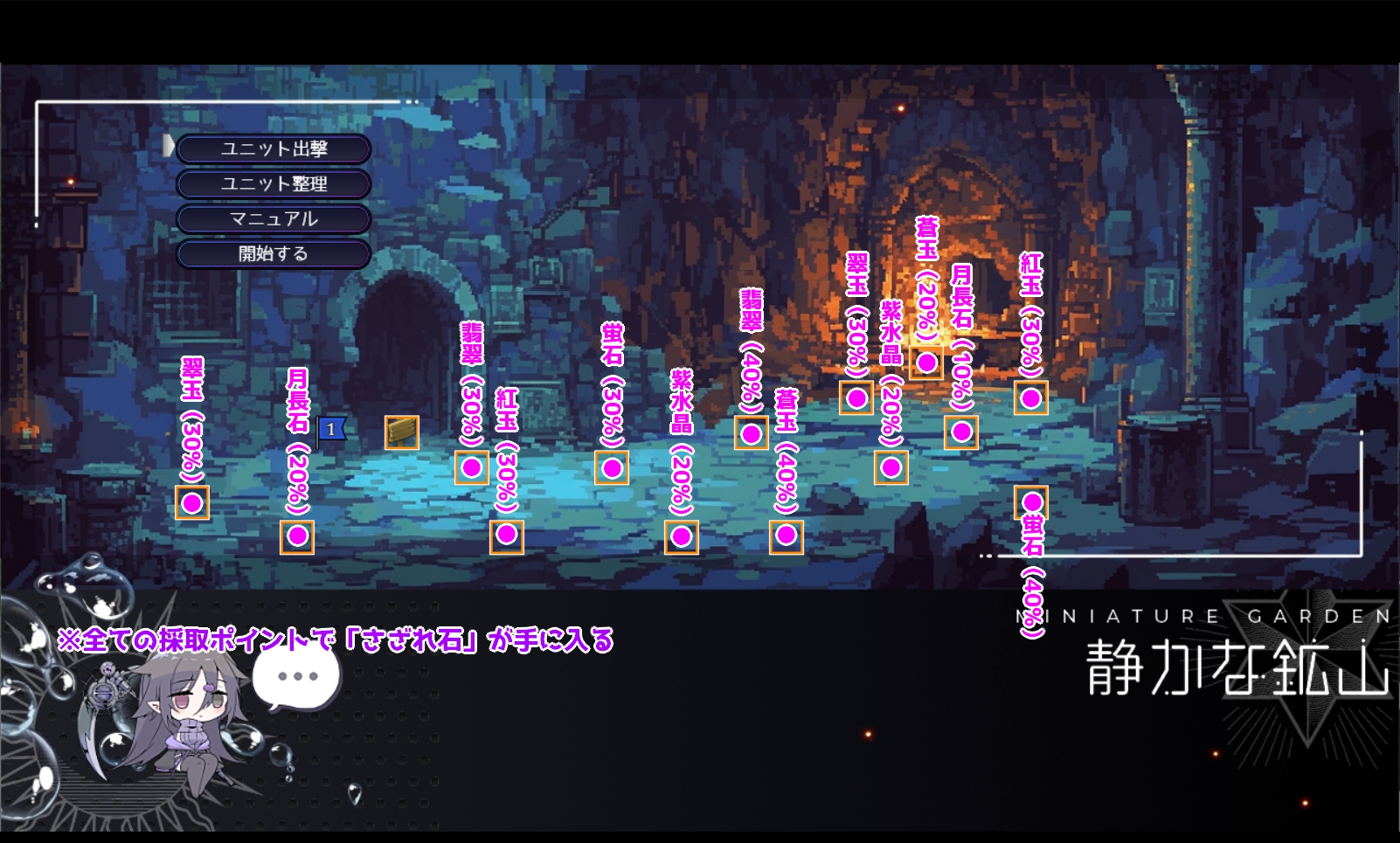1400x843 pixels.
Task: Select the blue flag marker numbered 1
Action: point(331,430)
